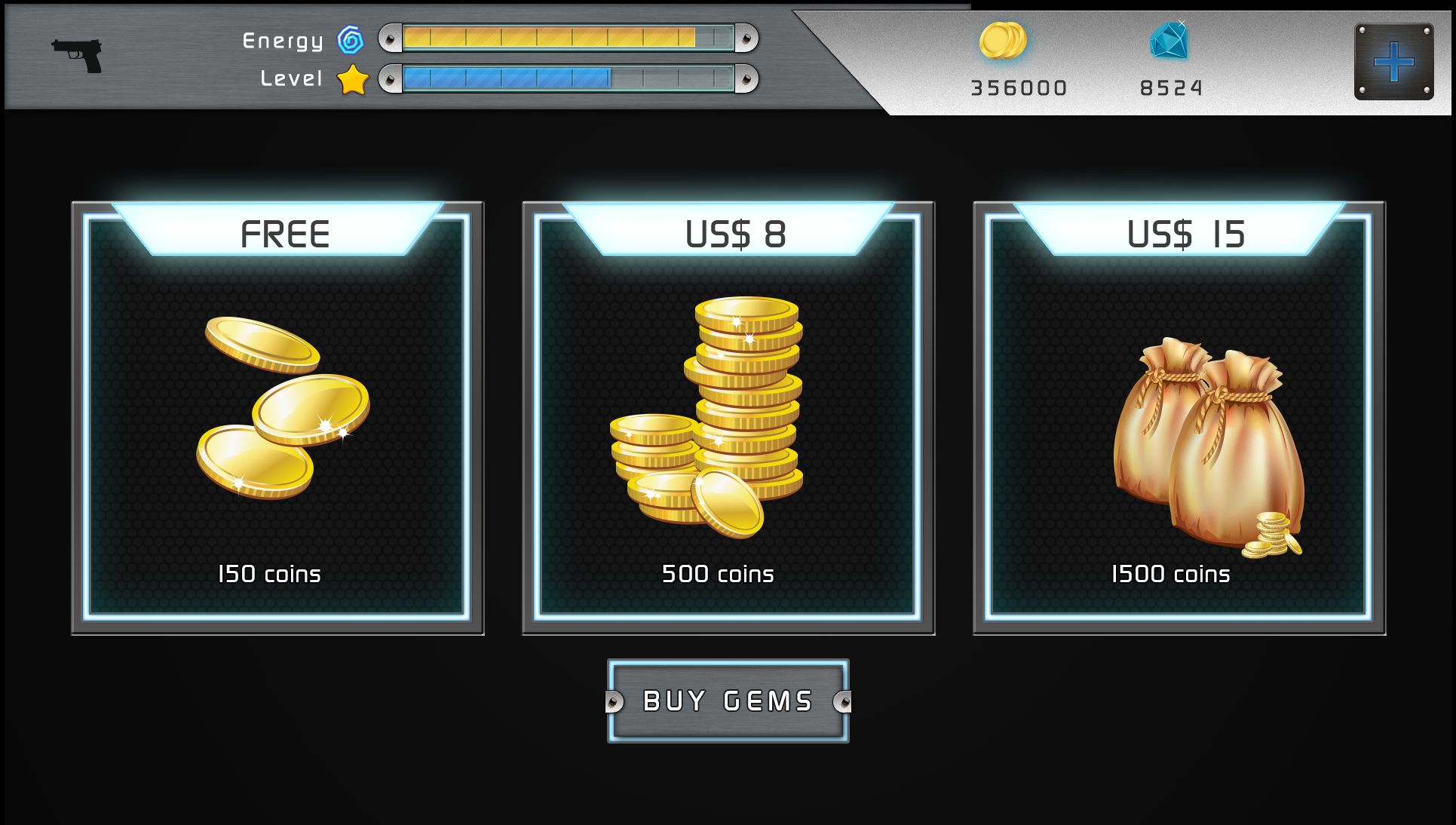The width and height of the screenshot is (1456, 825).
Task: Click the blue plus button to add currency
Action: click(1393, 61)
